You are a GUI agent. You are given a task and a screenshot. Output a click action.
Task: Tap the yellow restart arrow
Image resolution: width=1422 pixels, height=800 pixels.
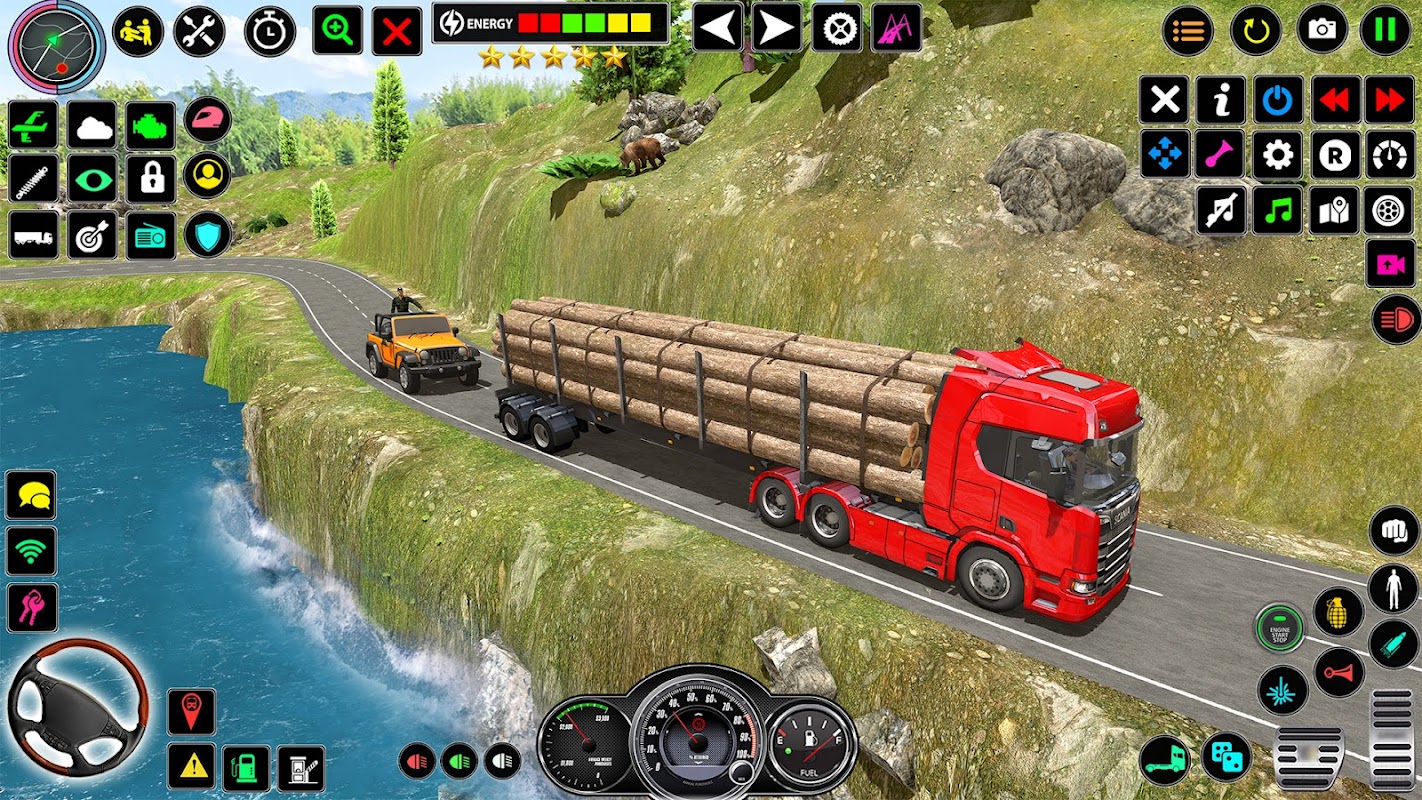click(x=1255, y=30)
